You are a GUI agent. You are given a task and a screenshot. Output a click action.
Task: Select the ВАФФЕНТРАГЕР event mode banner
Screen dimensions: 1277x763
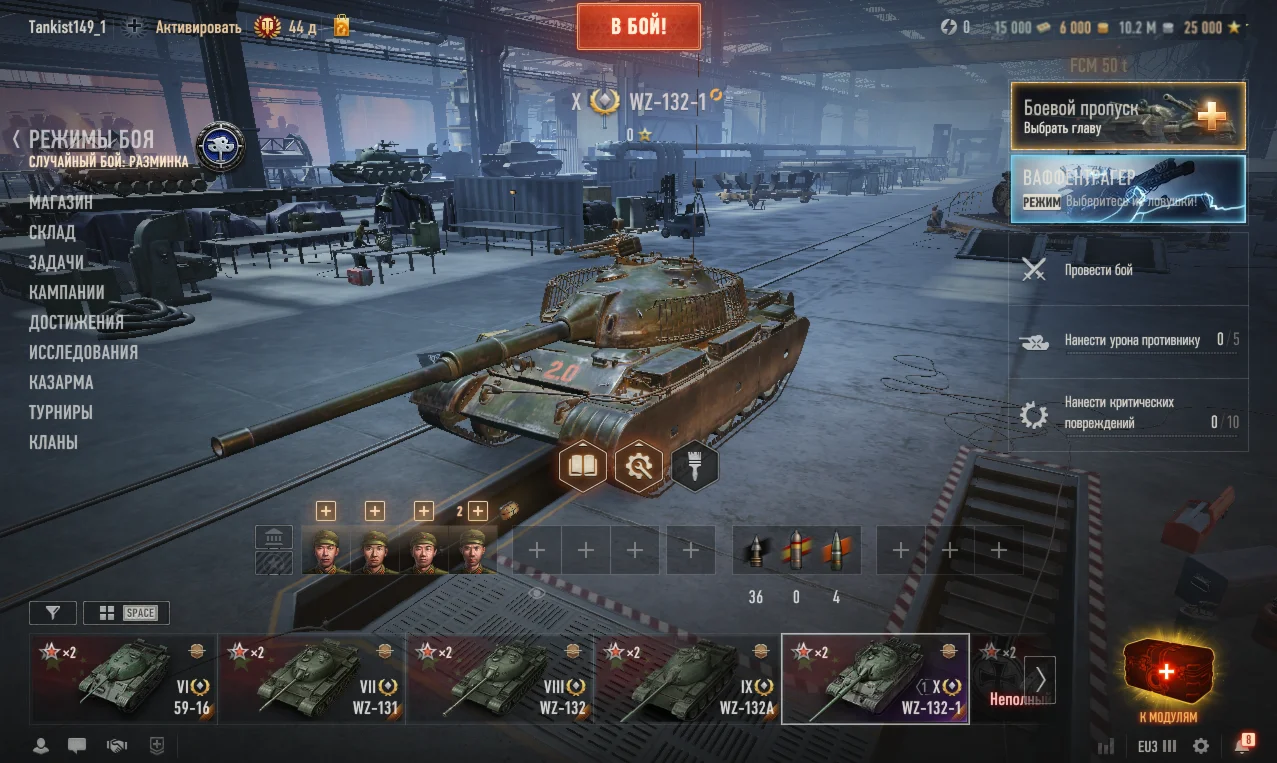click(x=1128, y=188)
